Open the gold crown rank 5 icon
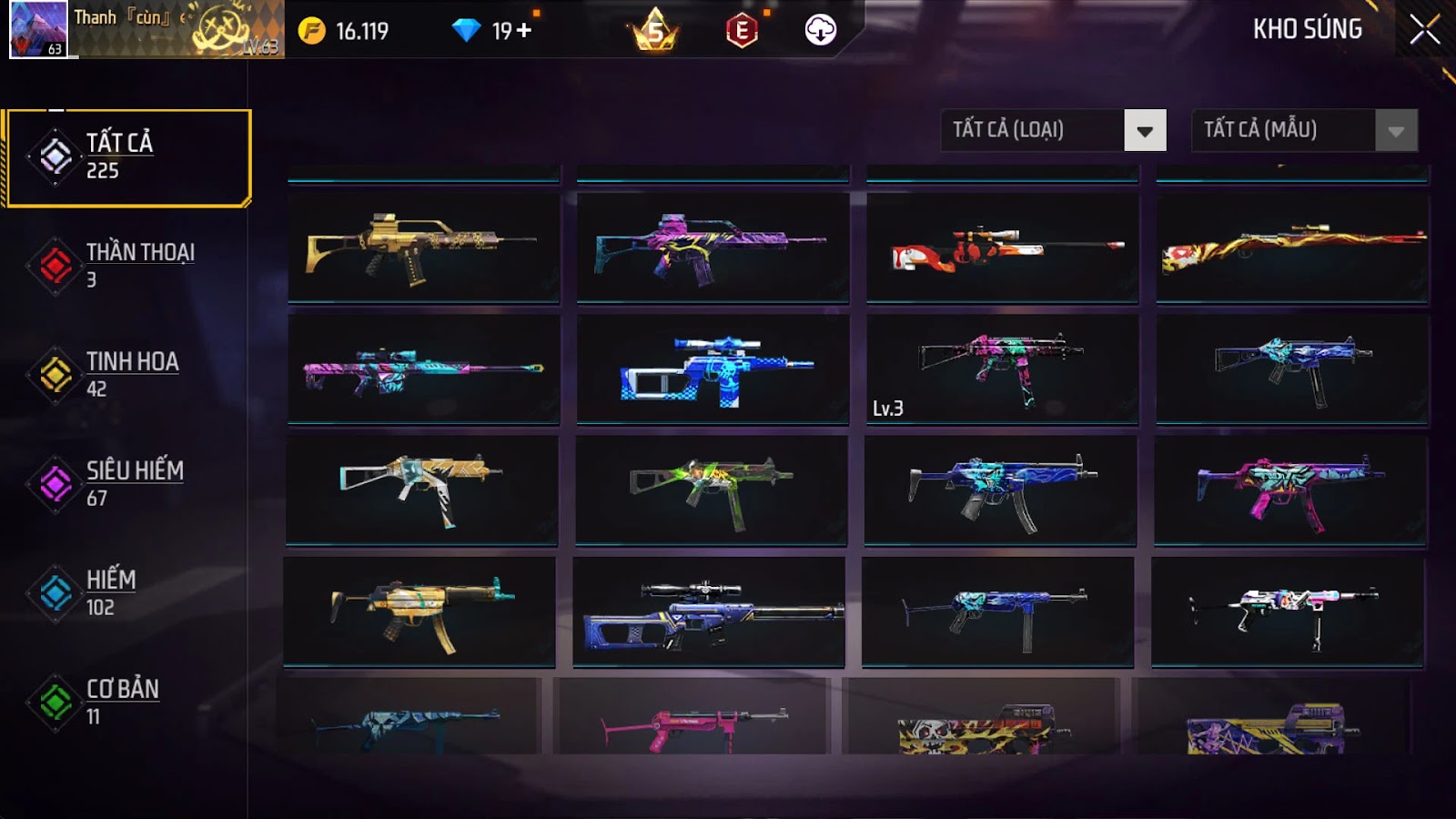This screenshot has width=1456, height=819. (x=655, y=31)
